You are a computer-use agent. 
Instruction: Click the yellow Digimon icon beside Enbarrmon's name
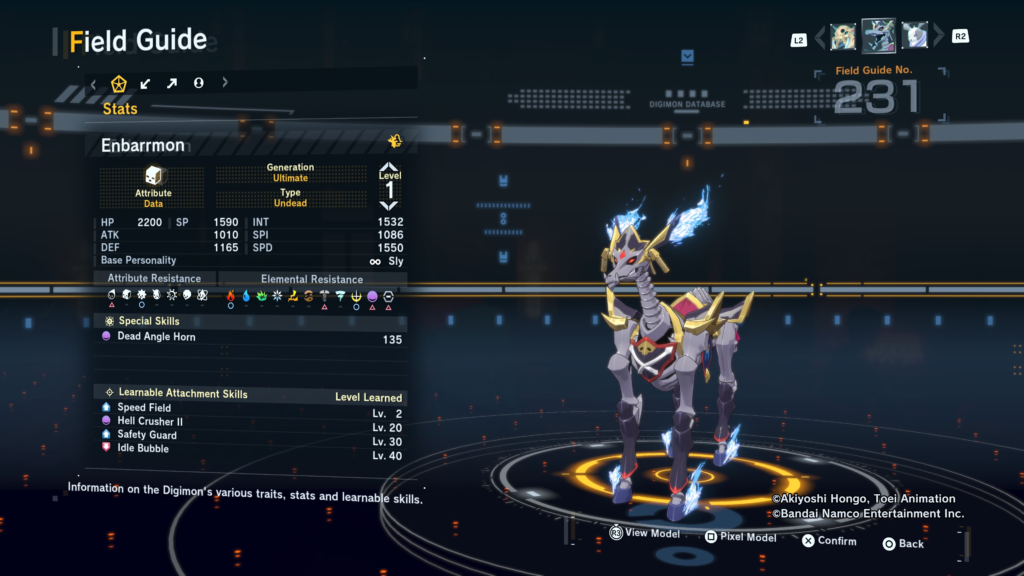[x=395, y=141]
